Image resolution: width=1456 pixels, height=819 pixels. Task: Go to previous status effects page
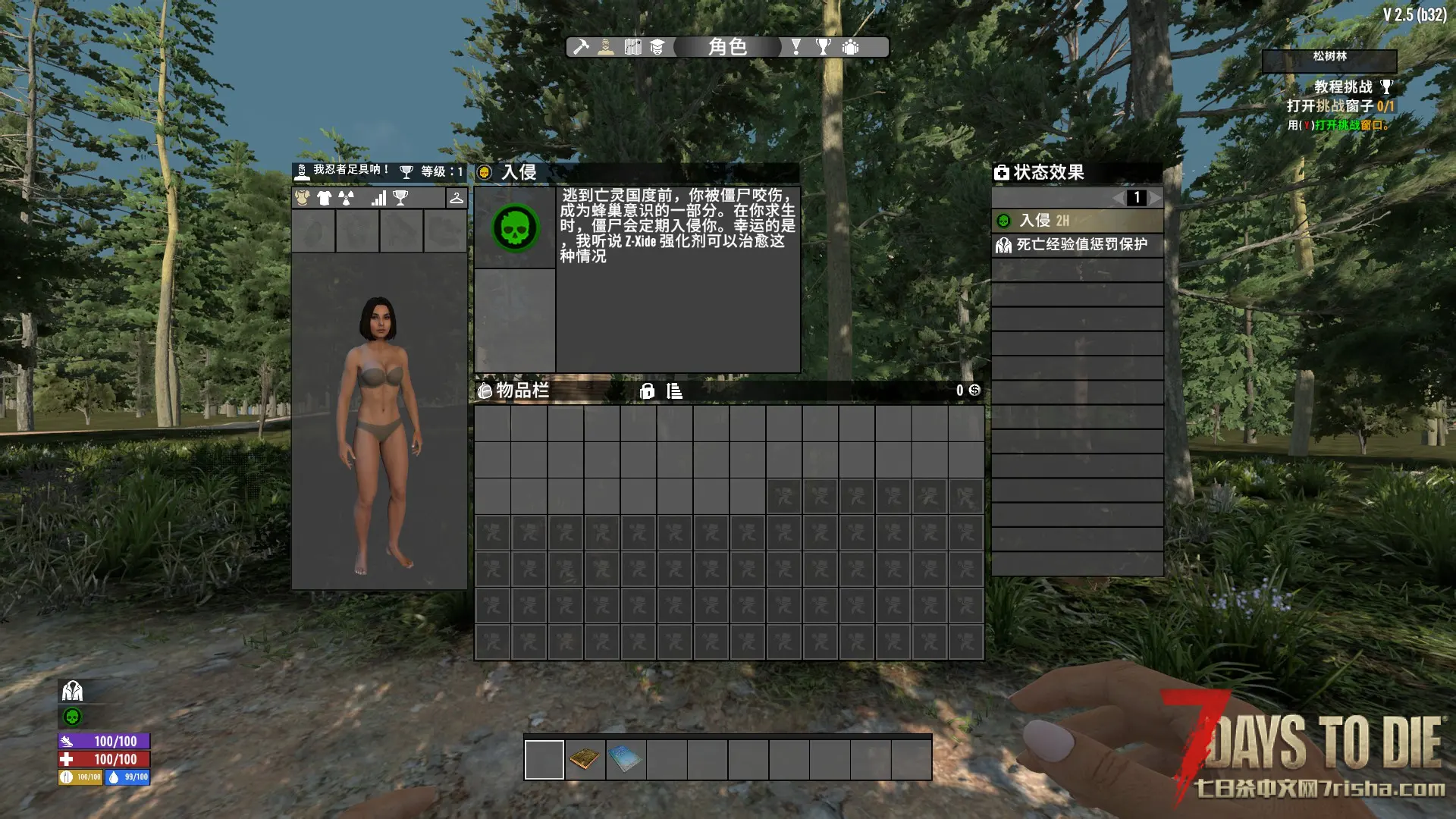pos(1119,198)
